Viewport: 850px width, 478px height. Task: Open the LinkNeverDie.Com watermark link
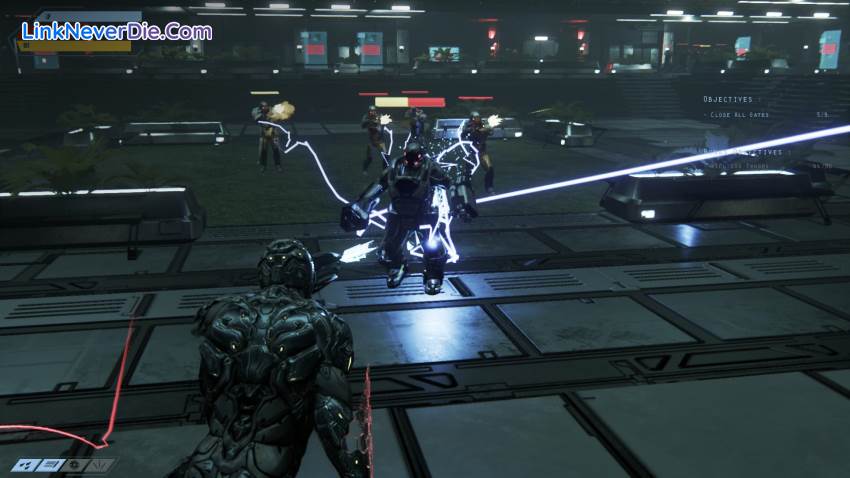point(117,31)
